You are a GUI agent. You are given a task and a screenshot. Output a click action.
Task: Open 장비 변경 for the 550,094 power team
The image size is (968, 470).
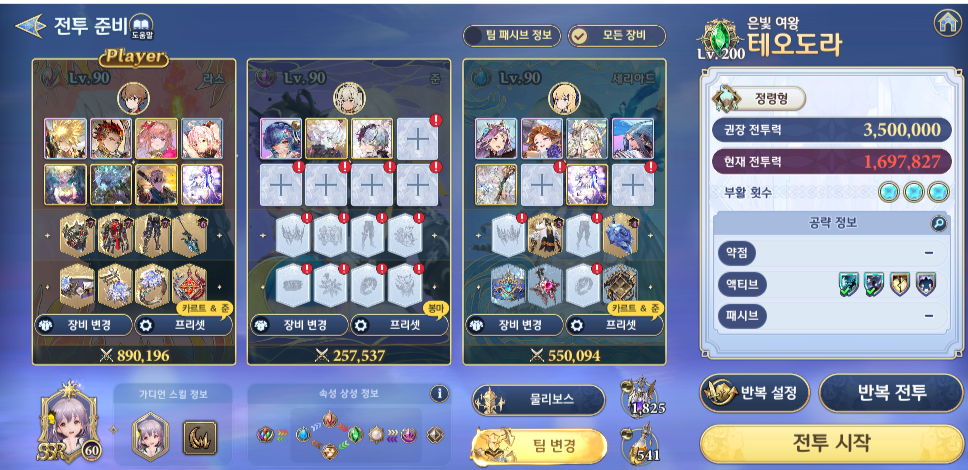(x=513, y=325)
